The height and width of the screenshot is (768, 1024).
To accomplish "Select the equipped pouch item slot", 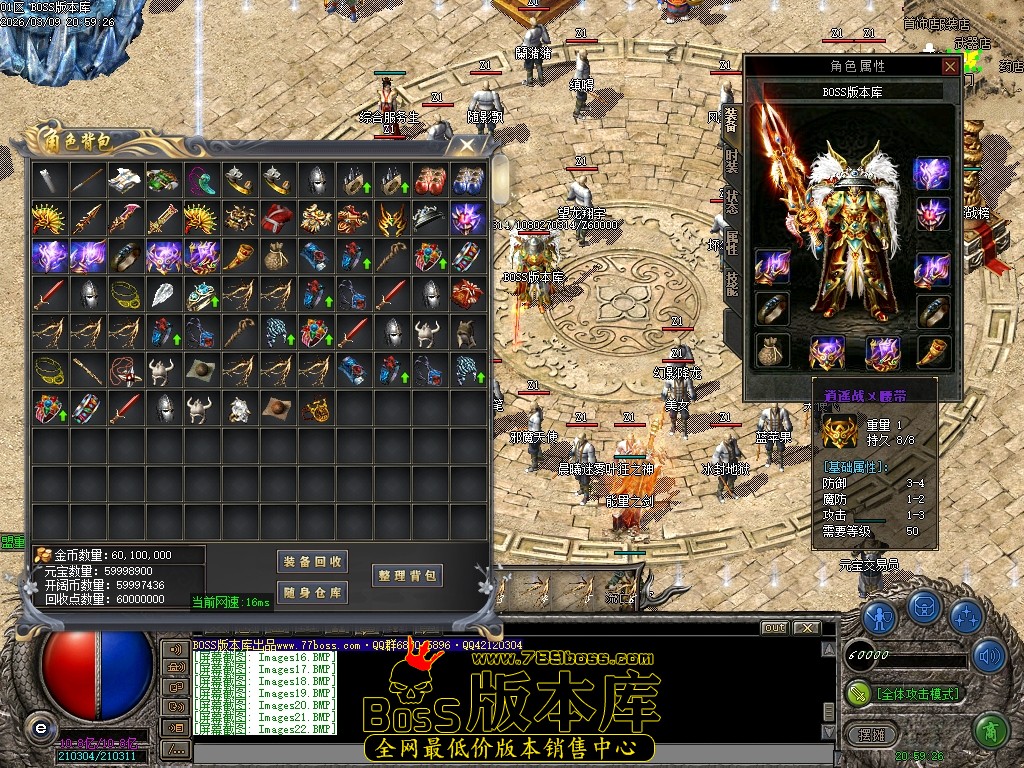I will tap(772, 351).
